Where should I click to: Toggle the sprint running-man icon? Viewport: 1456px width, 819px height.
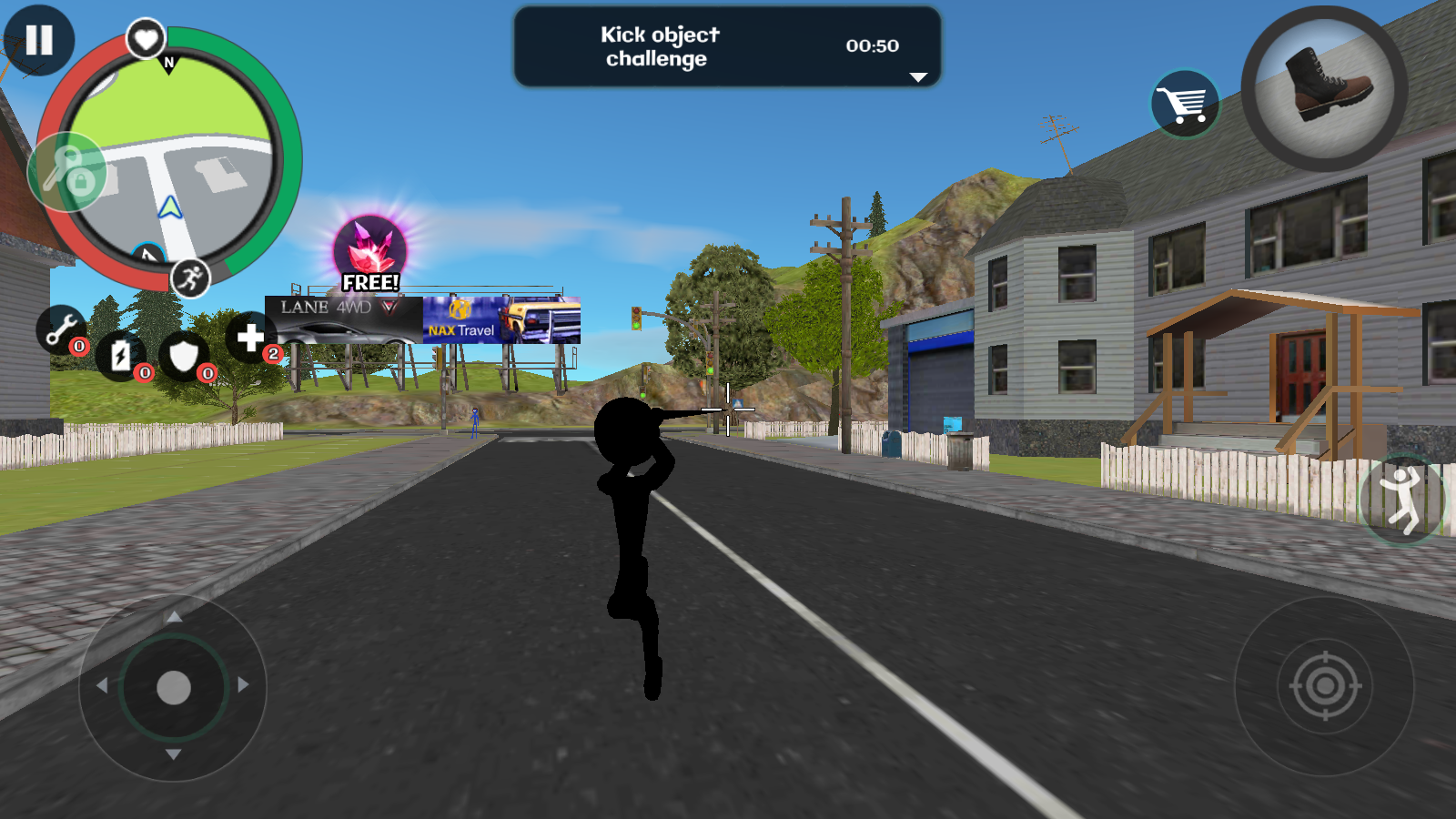pyautogui.click(x=190, y=278)
